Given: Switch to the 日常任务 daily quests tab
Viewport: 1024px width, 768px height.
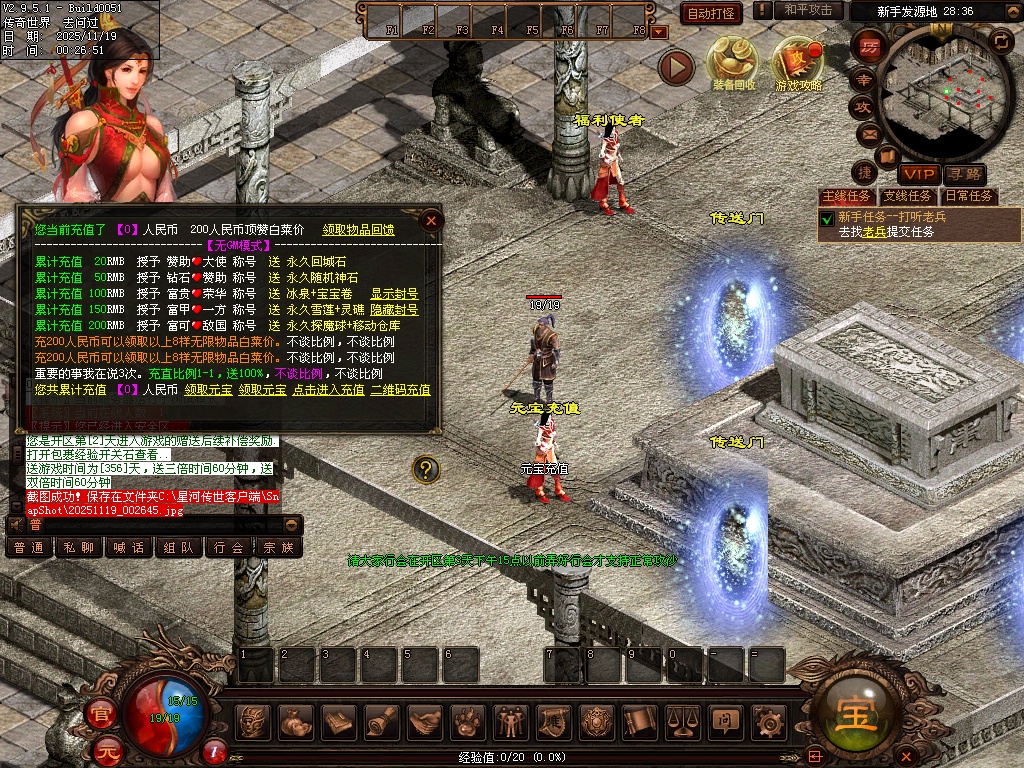Looking at the screenshot, I should click(x=969, y=196).
